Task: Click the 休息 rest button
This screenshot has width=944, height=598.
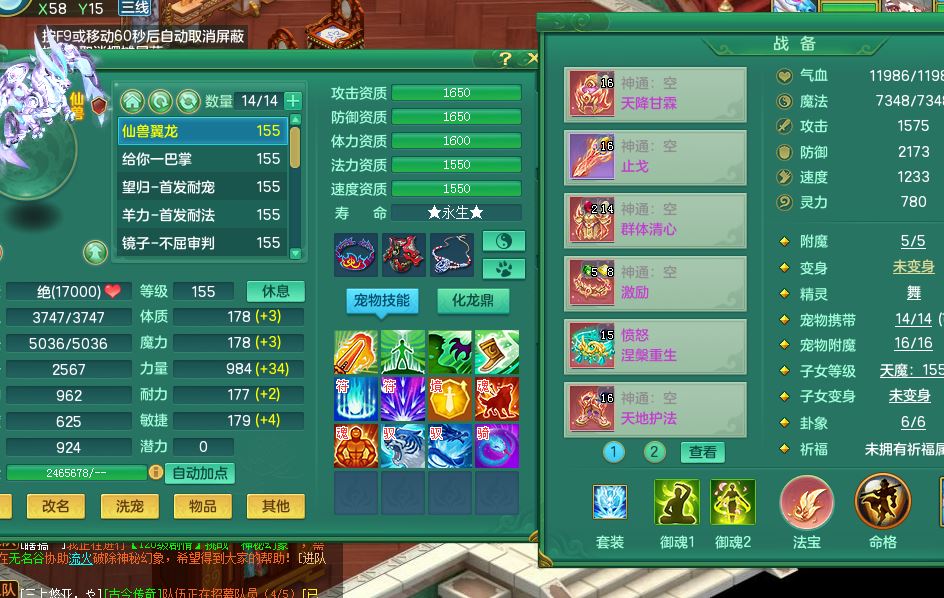Action: (x=275, y=291)
